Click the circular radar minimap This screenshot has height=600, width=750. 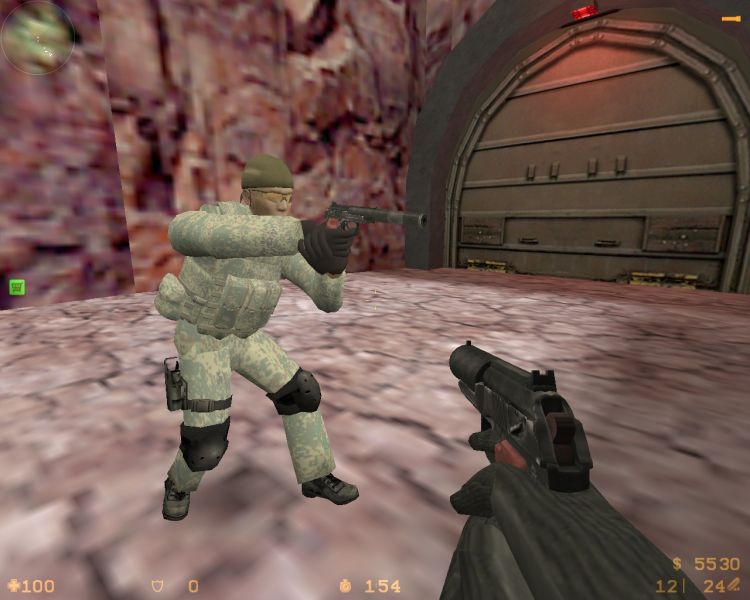pos(38,36)
